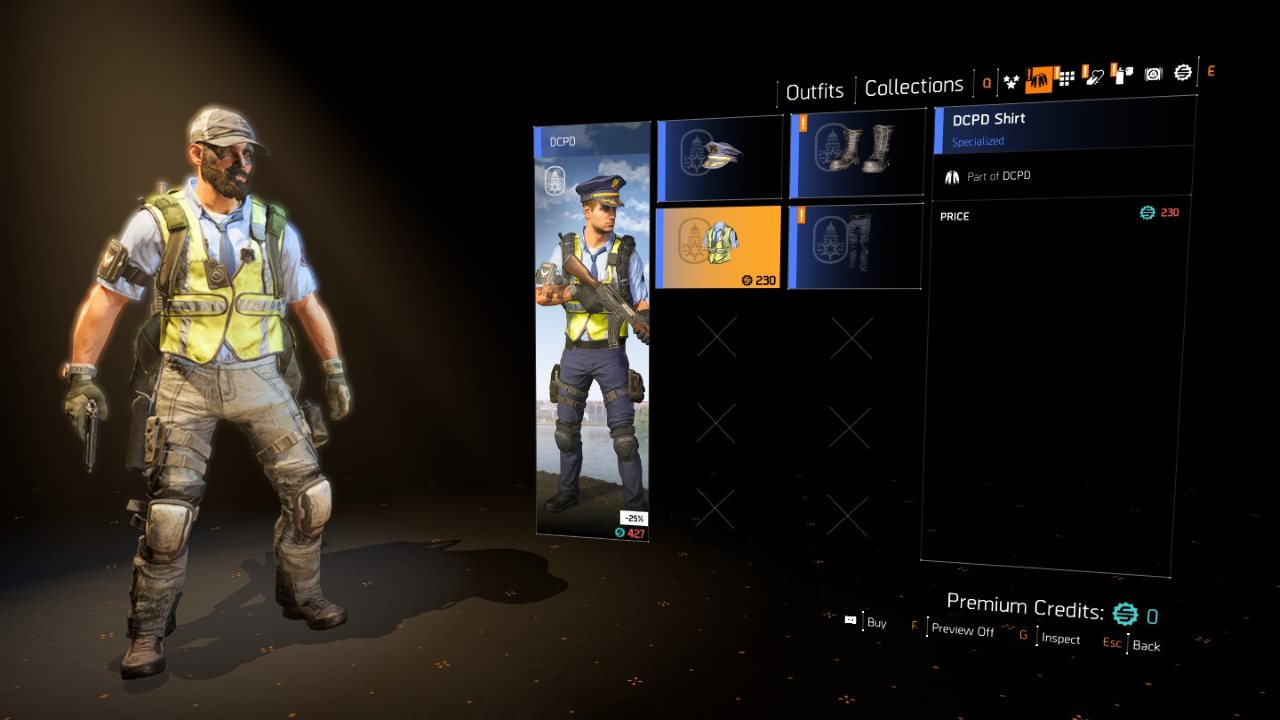Switch to the Outfits tab
Viewport: 1280px width, 720px height.
coord(814,90)
